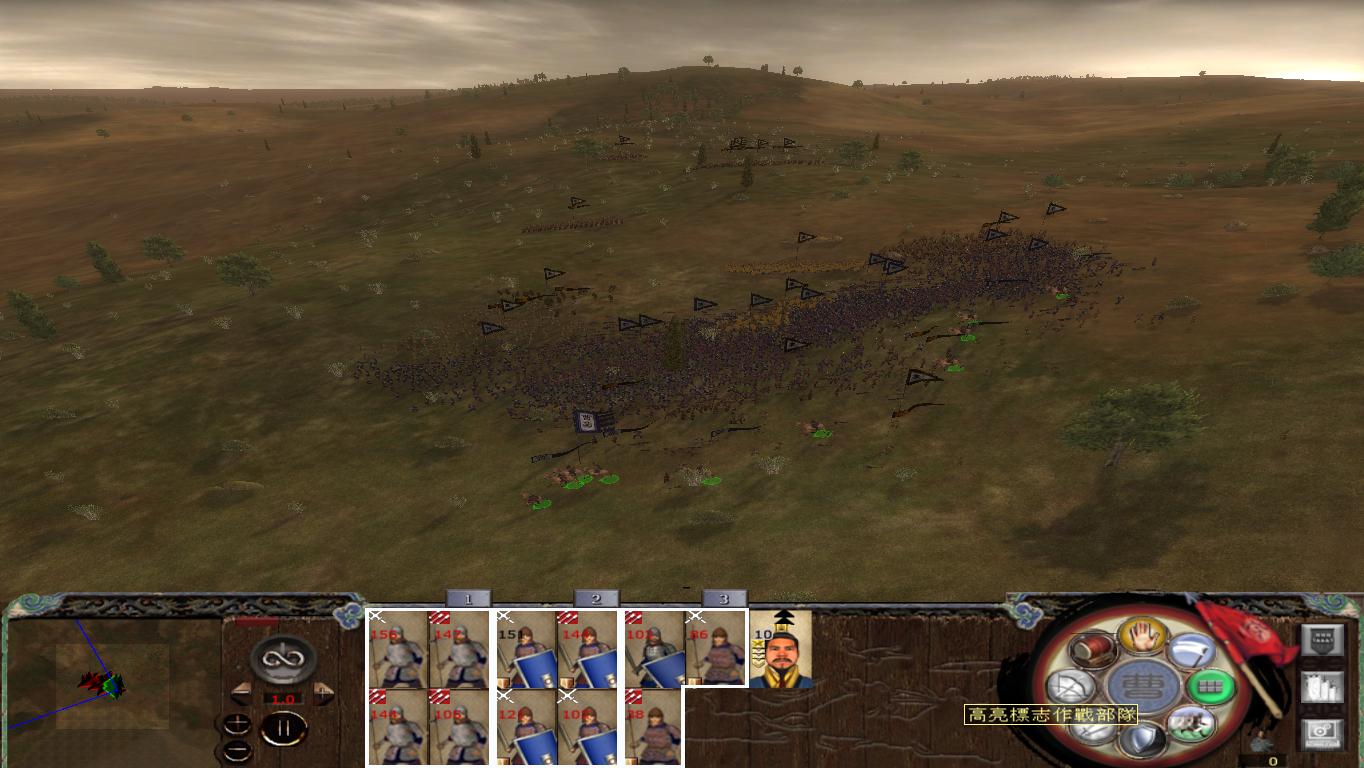Click the war drum rally icon
Image resolution: width=1364 pixels, height=768 pixels.
pyautogui.click(x=1091, y=649)
